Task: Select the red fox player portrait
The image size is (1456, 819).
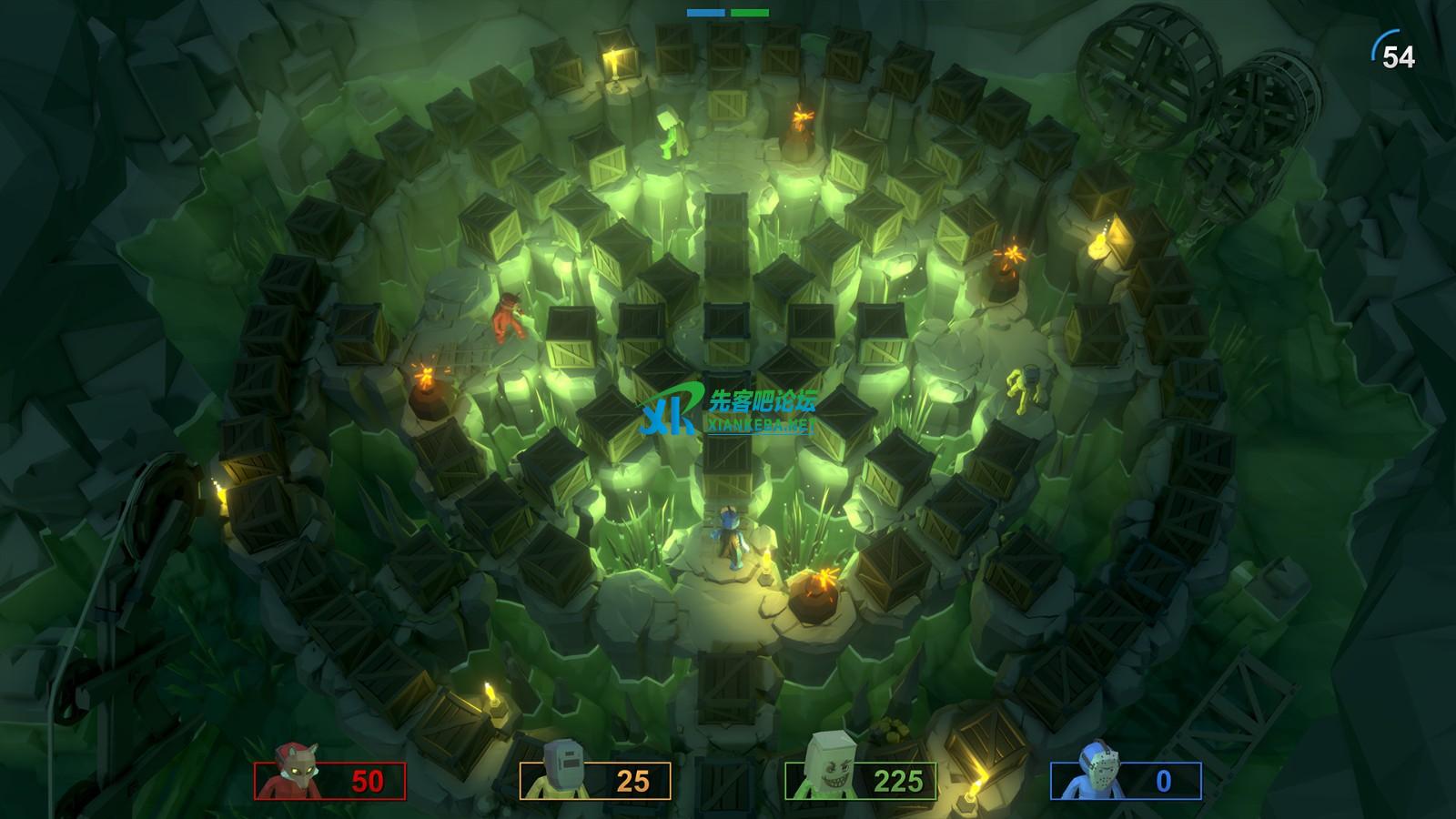Action: (290, 773)
